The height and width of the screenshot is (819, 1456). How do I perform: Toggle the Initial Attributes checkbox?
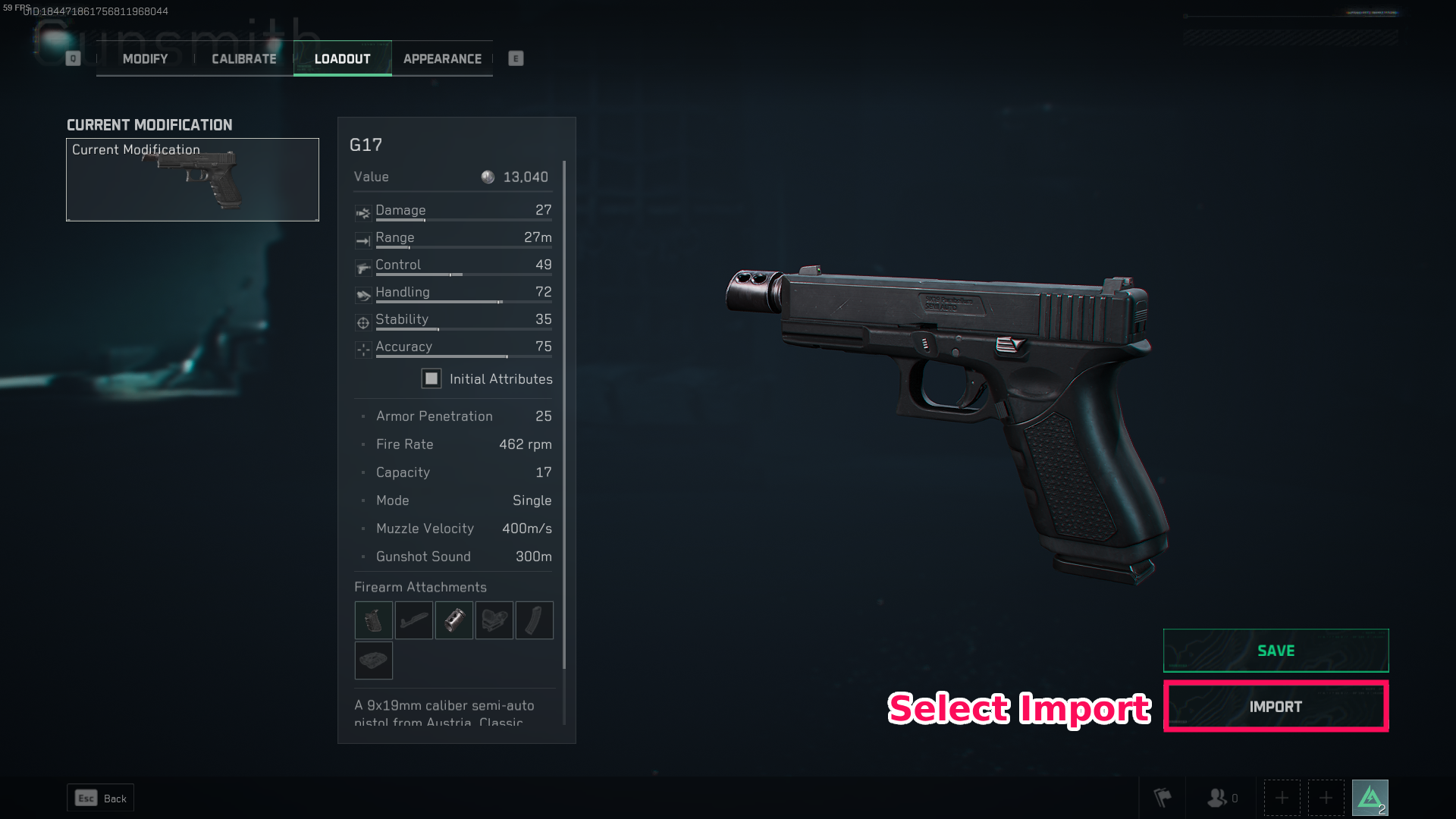[x=431, y=378]
